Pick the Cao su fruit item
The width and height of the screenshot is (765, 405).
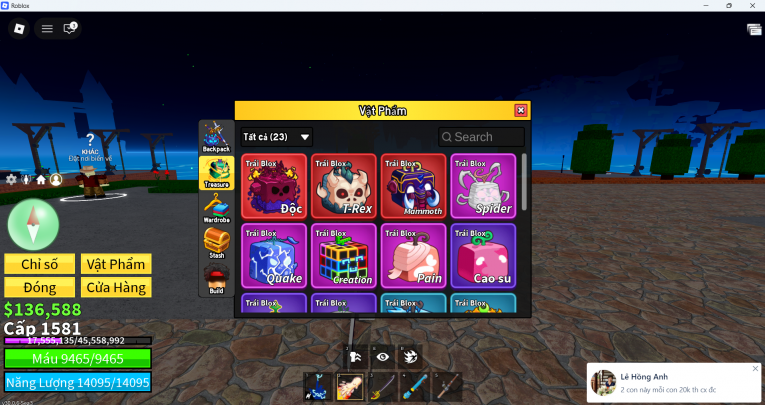(x=483, y=255)
